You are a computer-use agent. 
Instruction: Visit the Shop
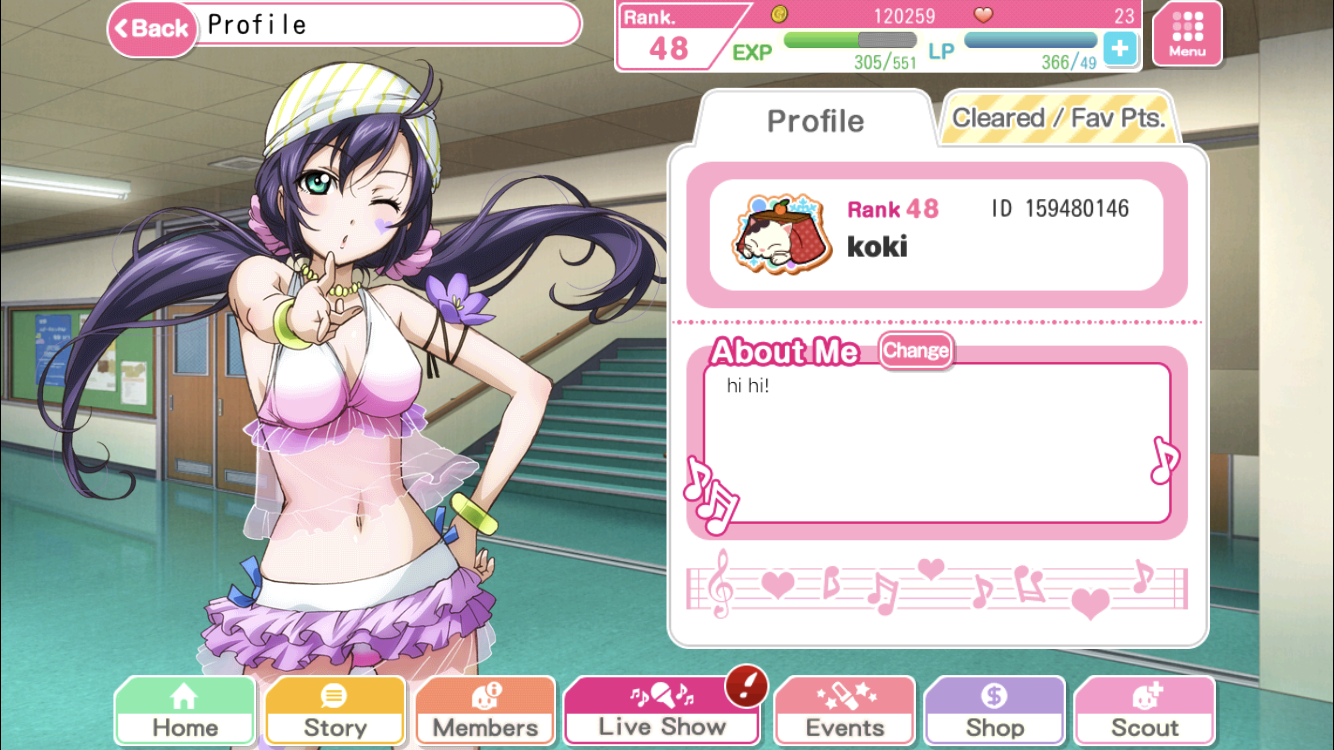point(994,712)
